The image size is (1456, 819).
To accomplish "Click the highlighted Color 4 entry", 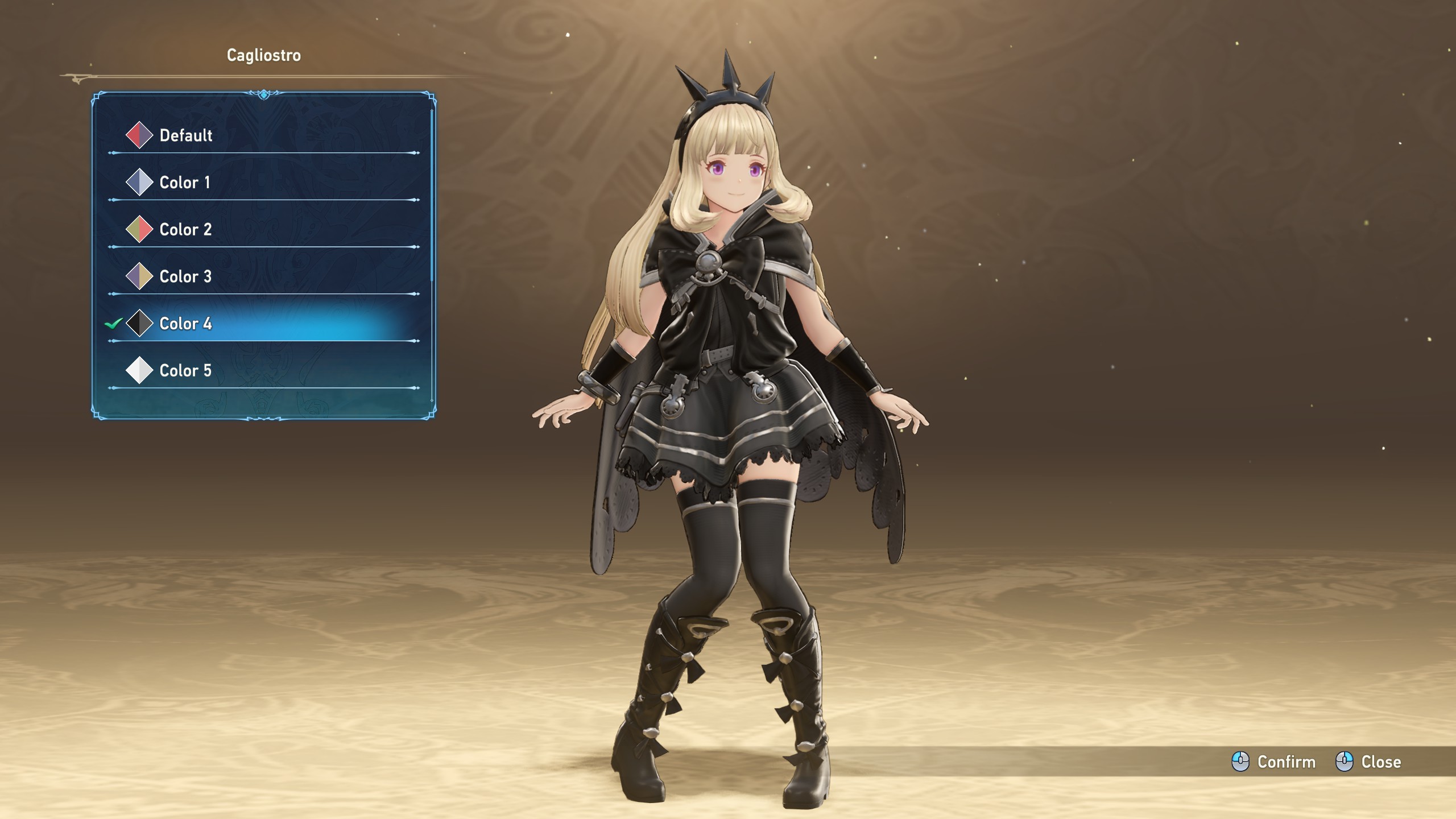I will (x=185, y=324).
